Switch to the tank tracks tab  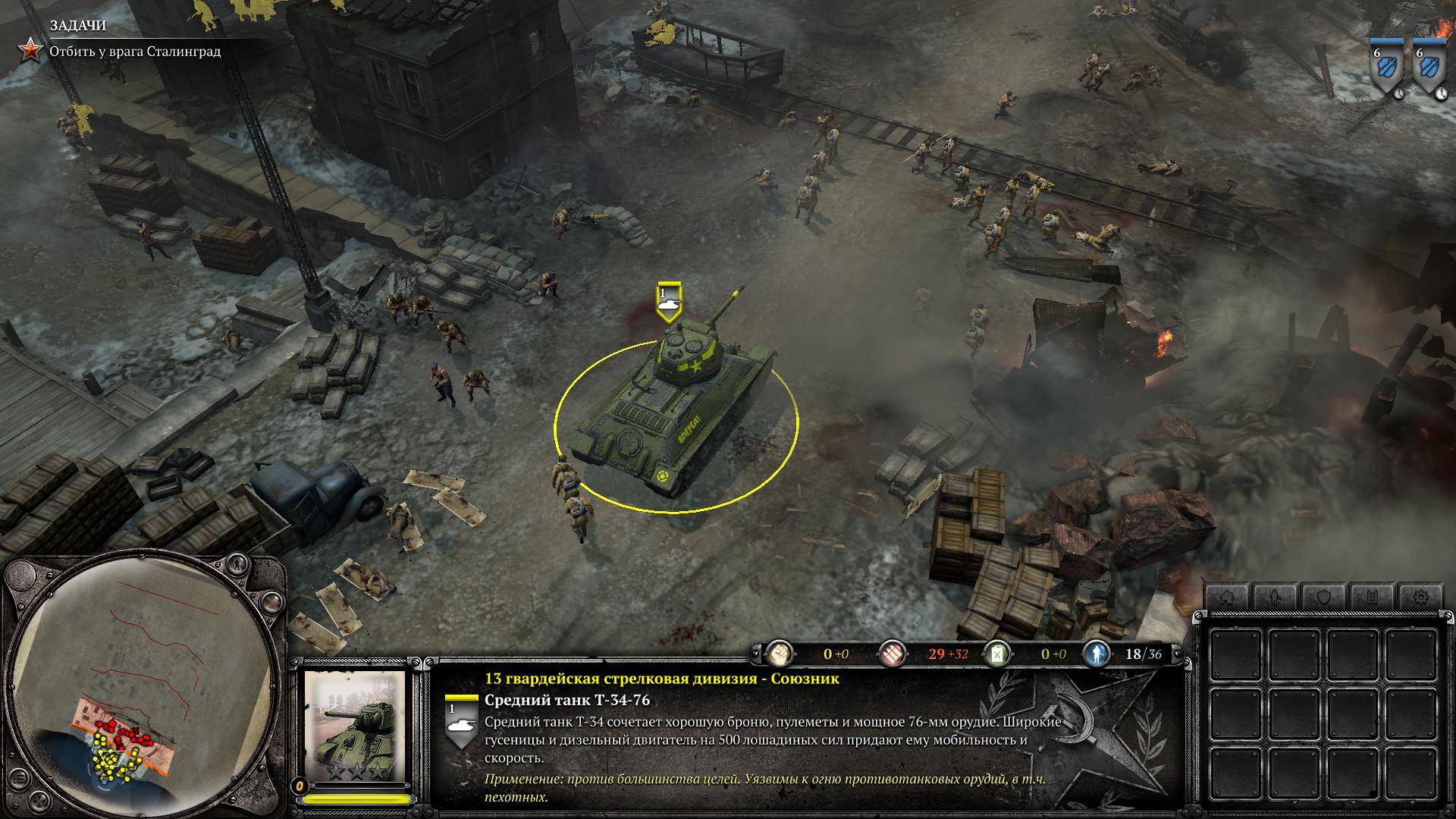coord(1372,598)
